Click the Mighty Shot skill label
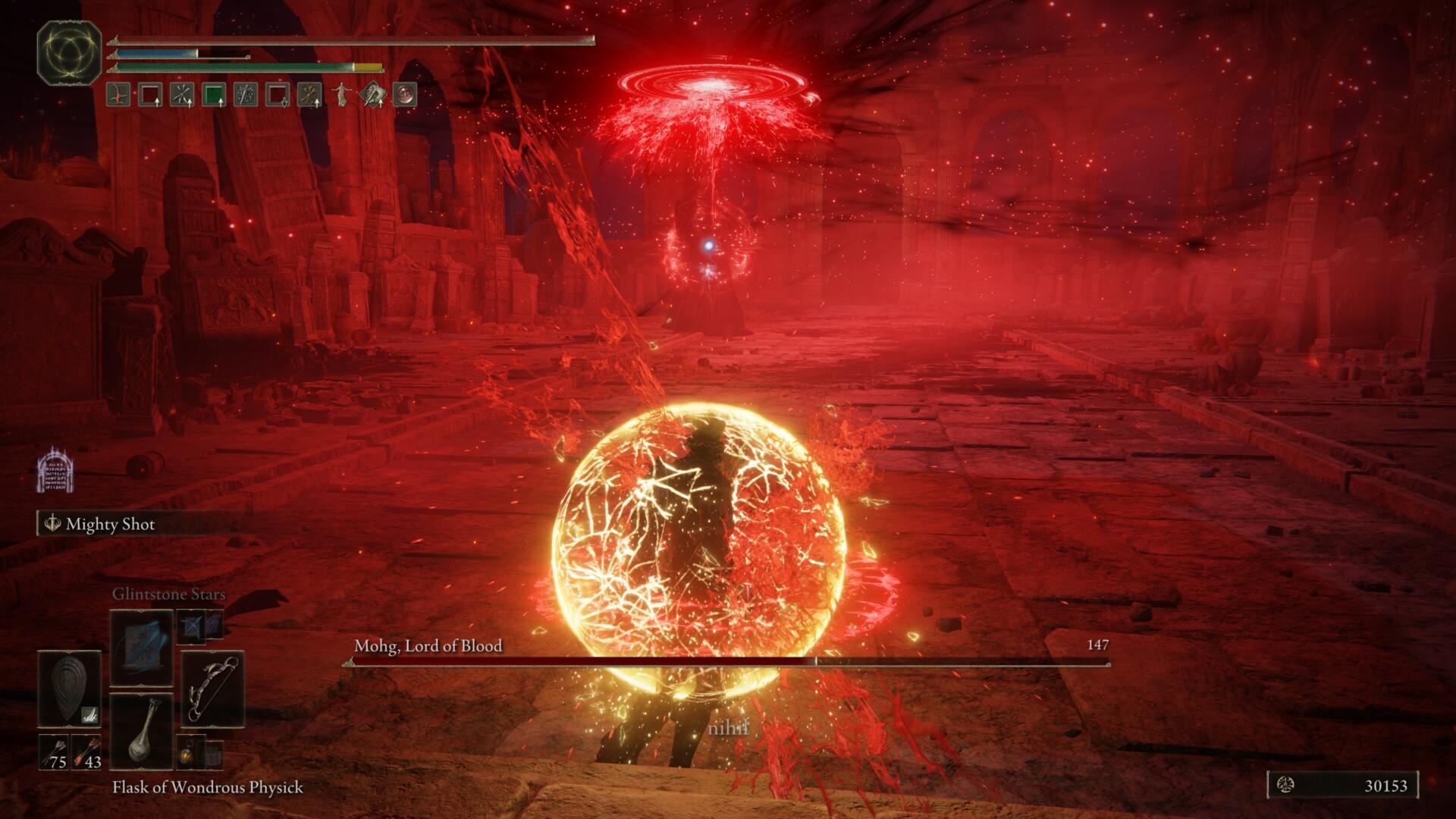Viewport: 1456px width, 819px height. 110,524
